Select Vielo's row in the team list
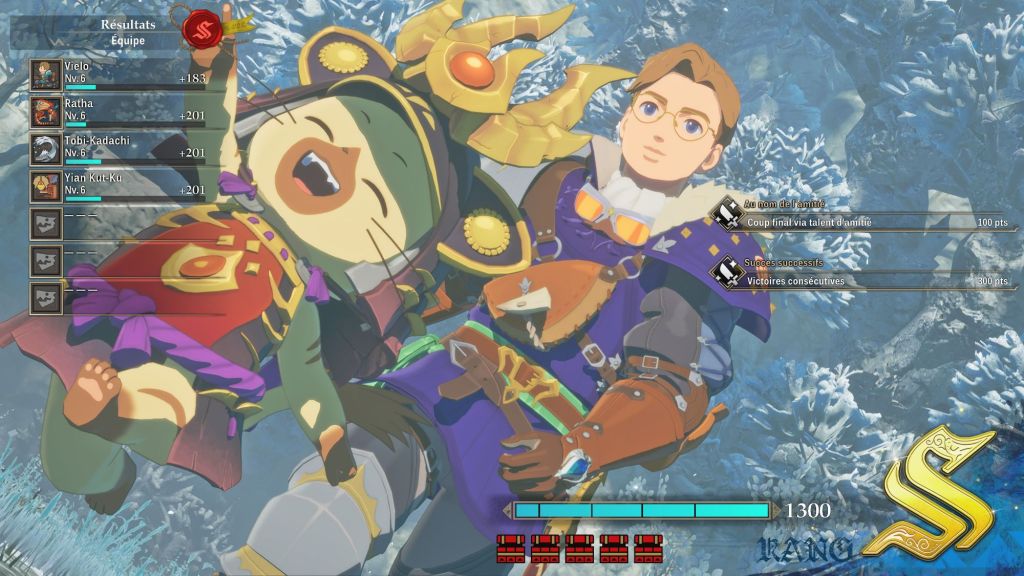 118,75
